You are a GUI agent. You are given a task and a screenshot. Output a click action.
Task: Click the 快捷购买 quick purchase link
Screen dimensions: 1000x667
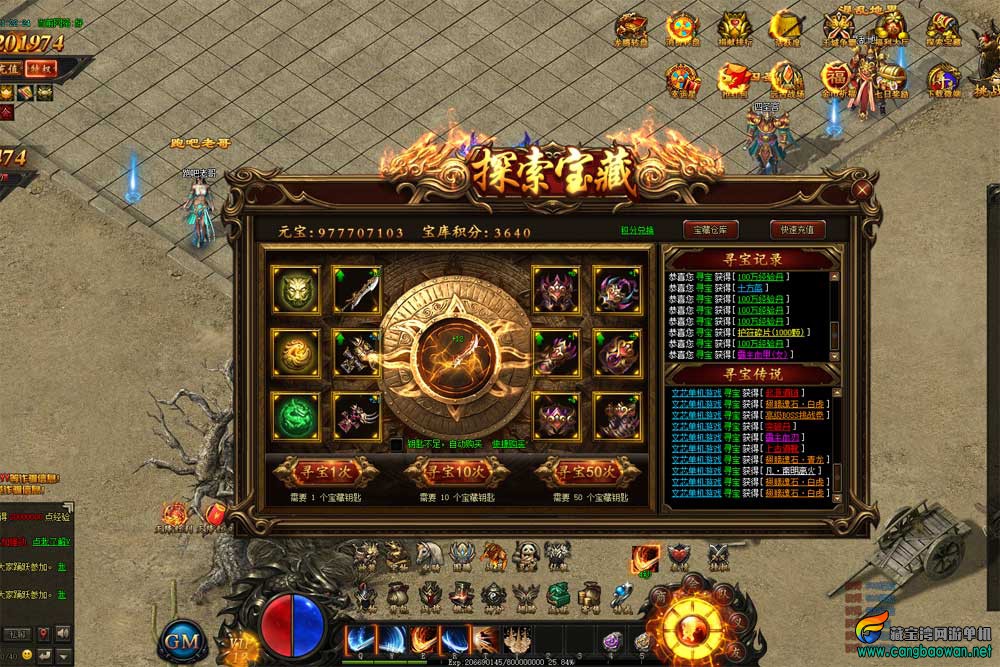(508, 444)
